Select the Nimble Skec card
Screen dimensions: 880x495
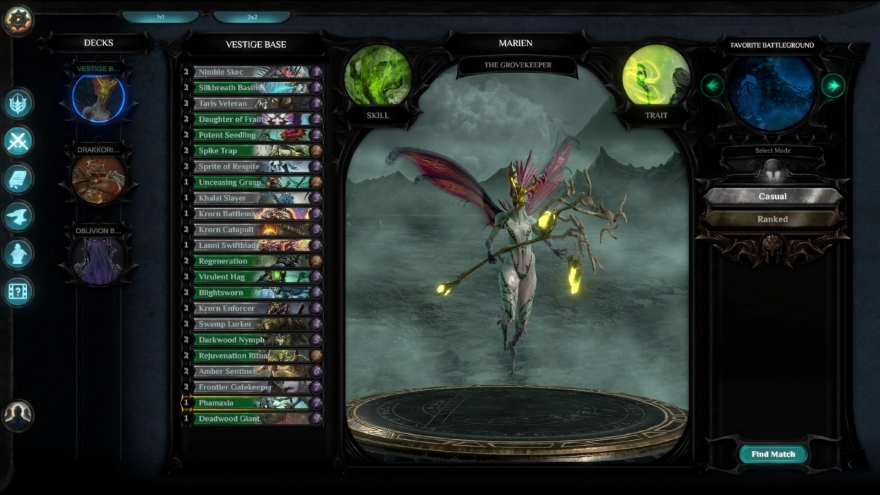pyautogui.click(x=252, y=72)
